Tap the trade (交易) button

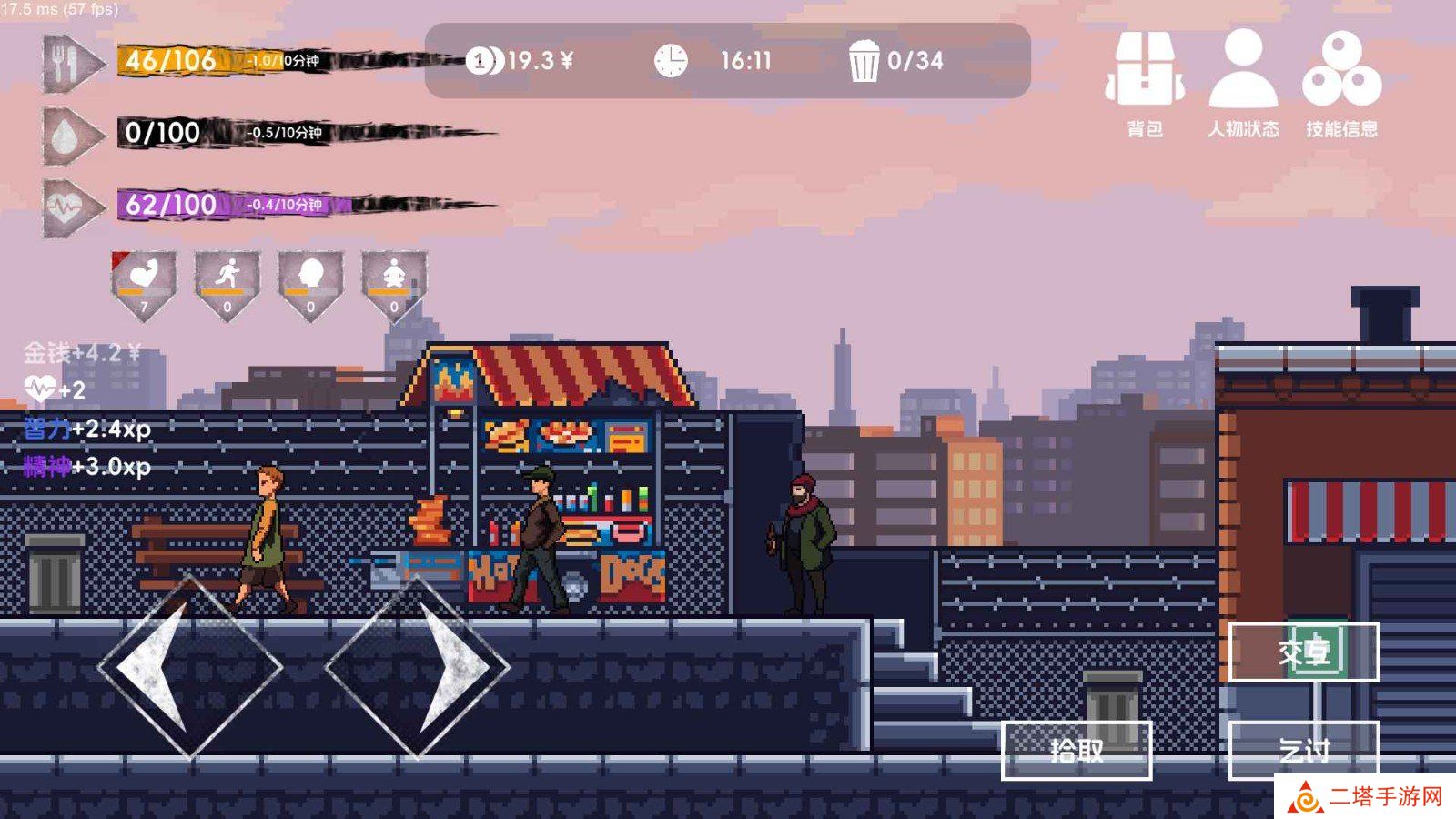1304,652
